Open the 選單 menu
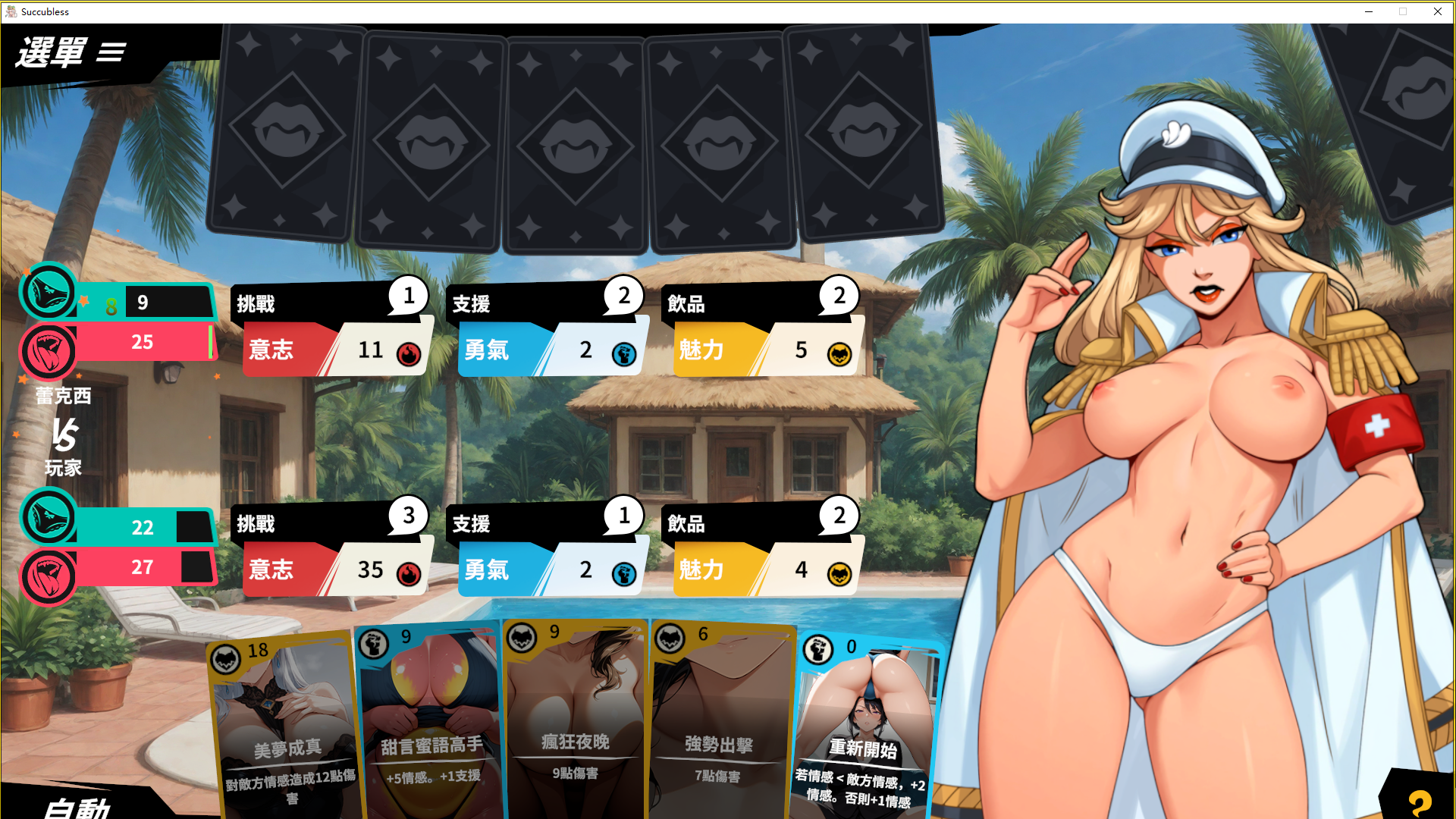 coord(71,52)
